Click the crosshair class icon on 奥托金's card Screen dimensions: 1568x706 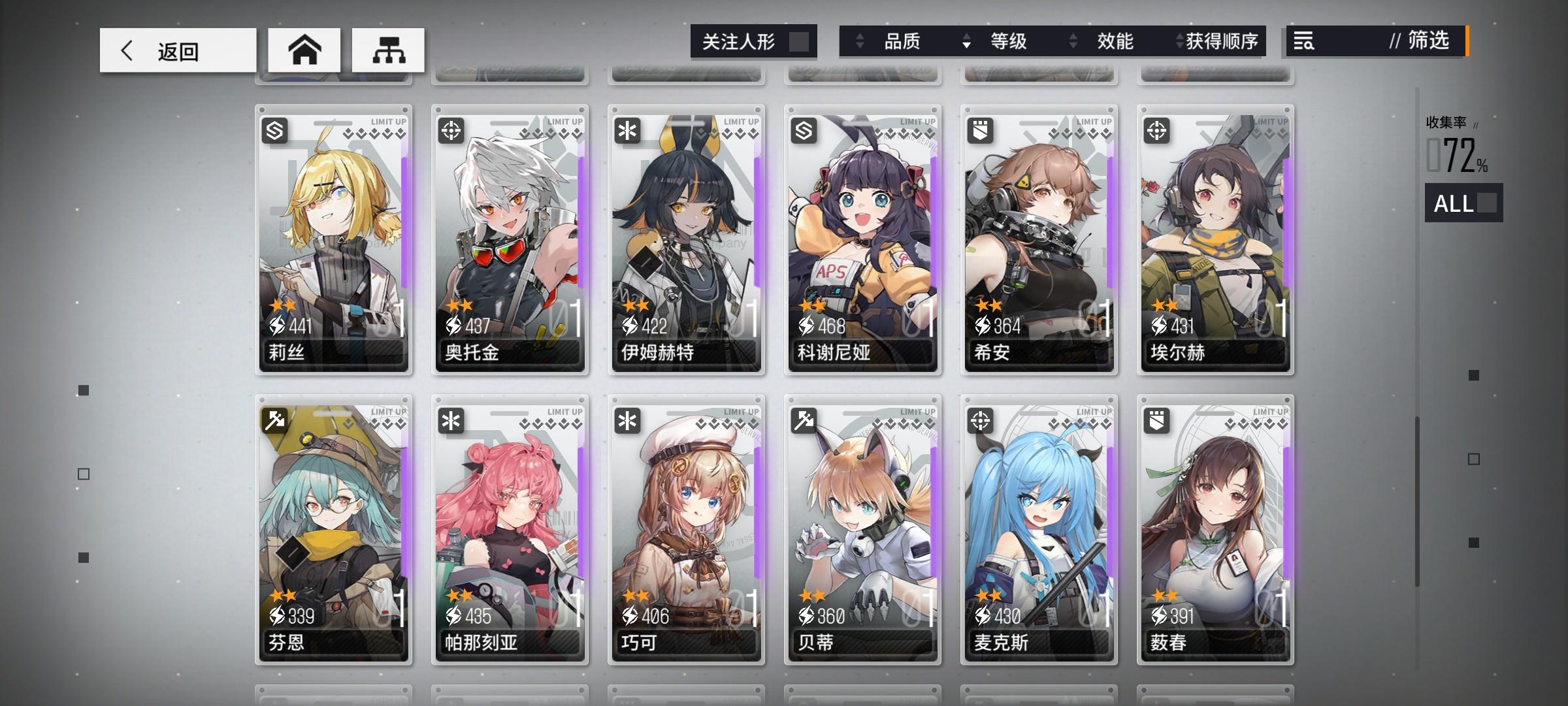click(x=453, y=131)
